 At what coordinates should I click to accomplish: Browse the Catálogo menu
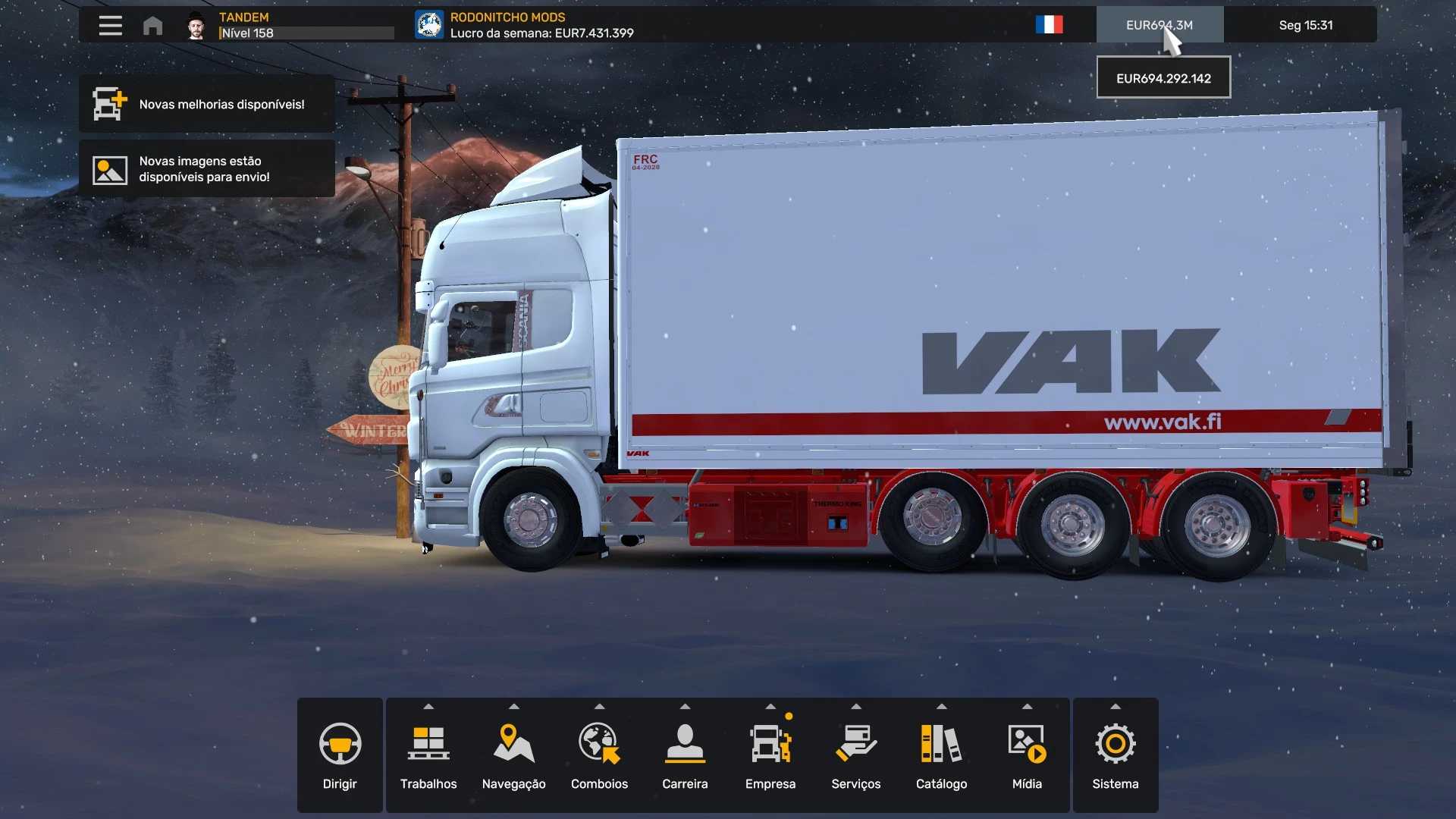941,755
